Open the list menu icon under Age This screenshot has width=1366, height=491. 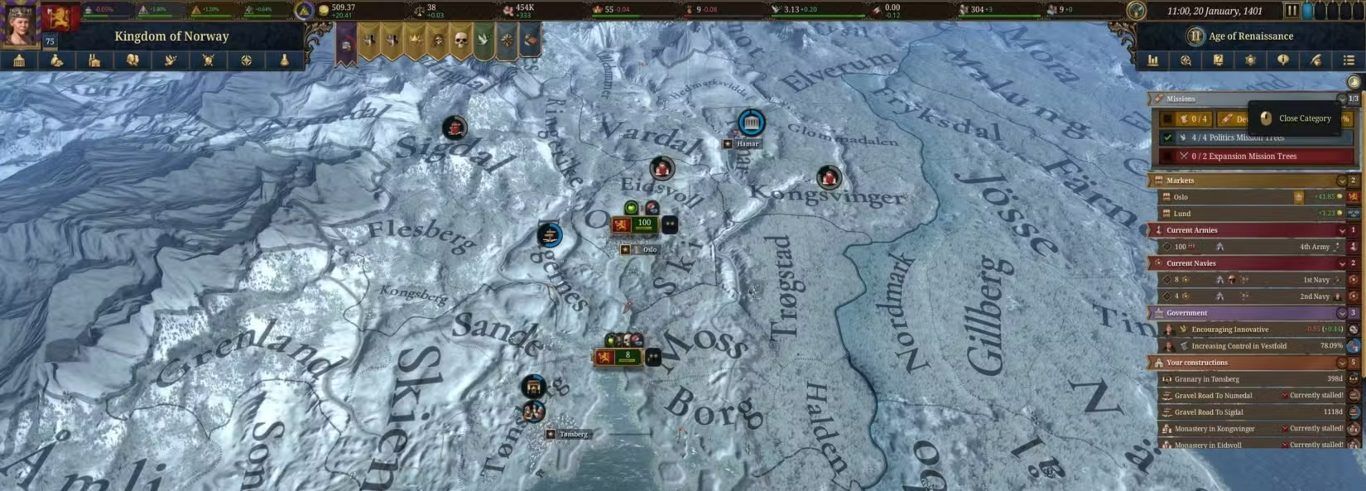(x=1349, y=60)
